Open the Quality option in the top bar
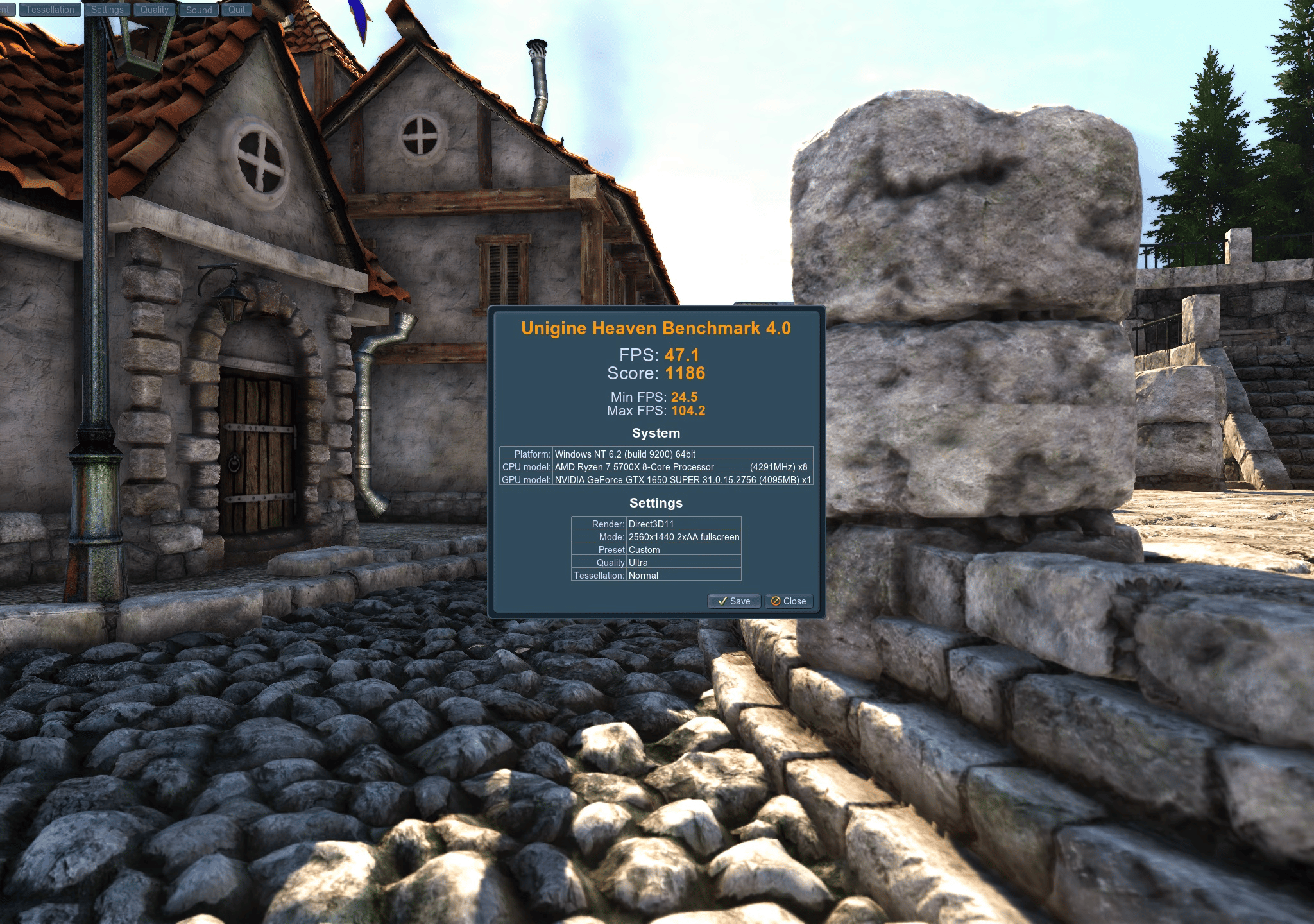The height and width of the screenshot is (924, 1314). pos(155,10)
